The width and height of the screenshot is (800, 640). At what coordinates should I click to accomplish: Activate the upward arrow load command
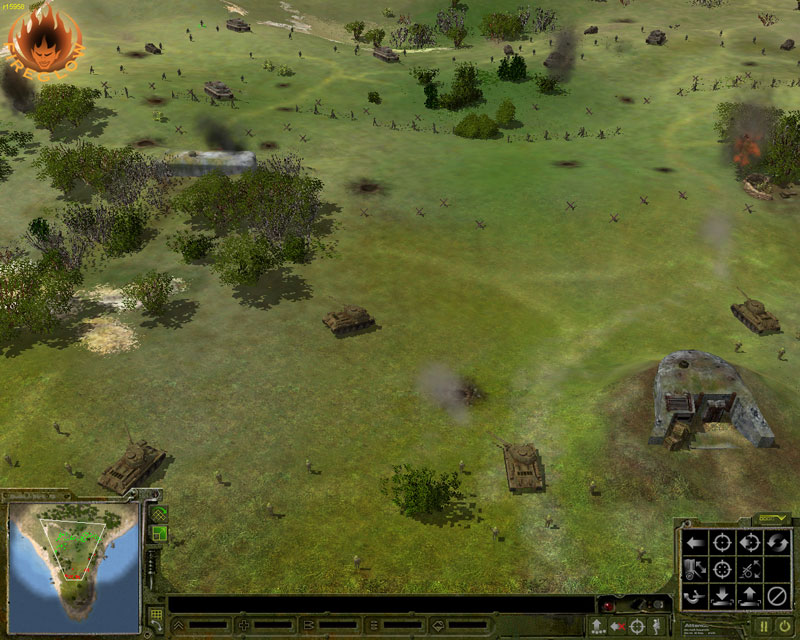749,597
